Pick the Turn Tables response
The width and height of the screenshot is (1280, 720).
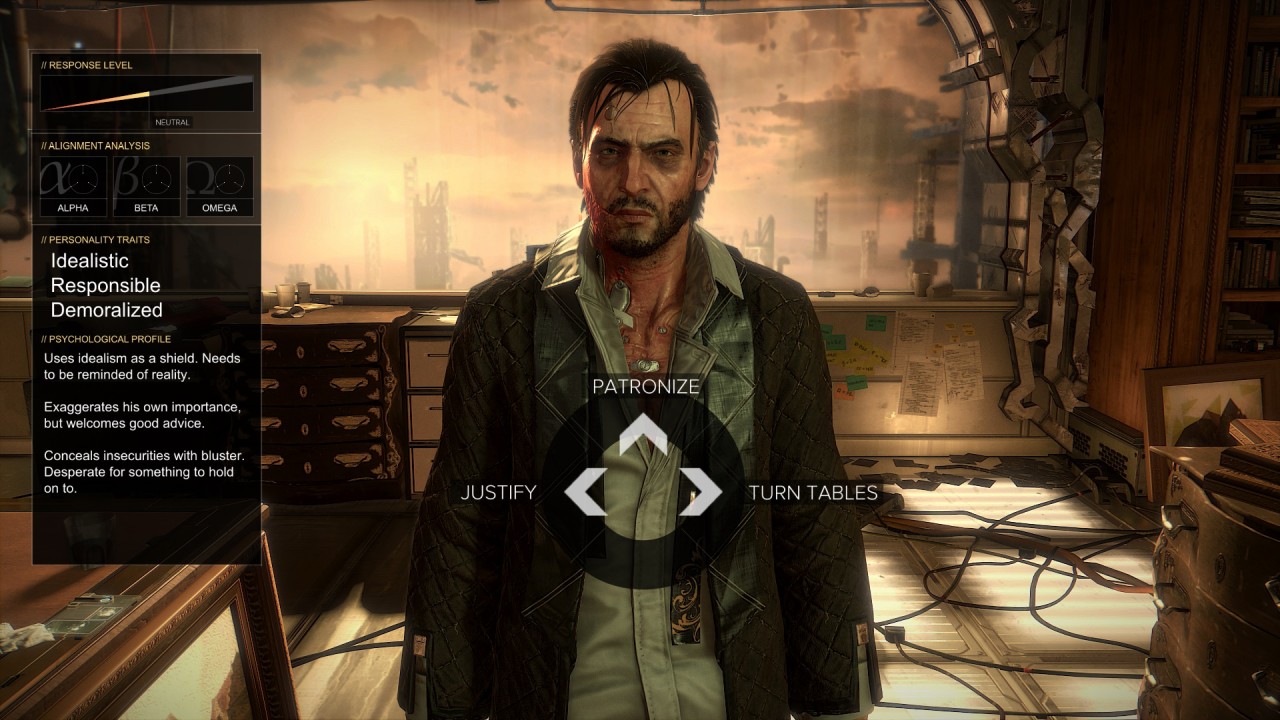pyautogui.click(x=812, y=492)
